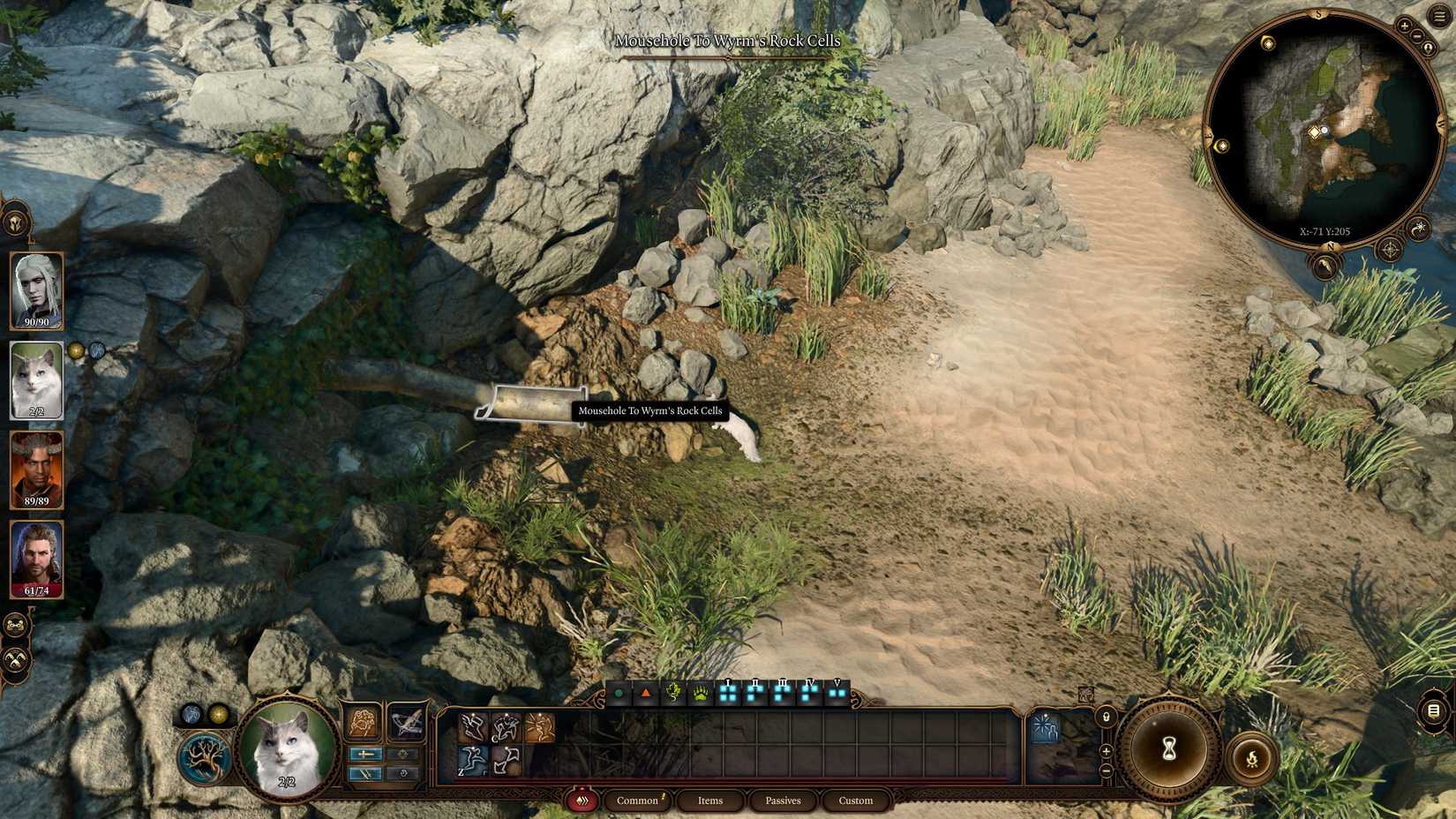
Task: Click the red flask icon beside the Common tab
Action: pos(582,800)
